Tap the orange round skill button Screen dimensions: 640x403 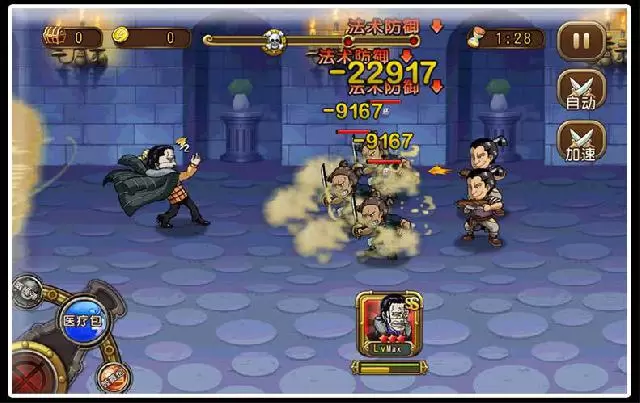click(x=113, y=376)
